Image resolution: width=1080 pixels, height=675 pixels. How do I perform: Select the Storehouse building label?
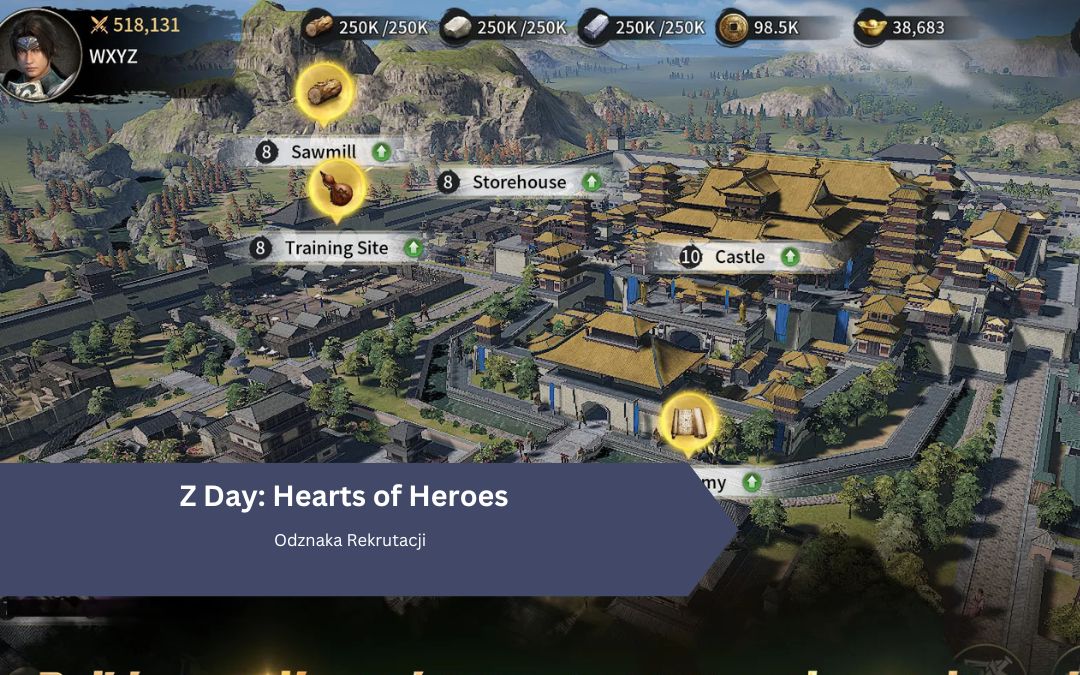[x=518, y=182]
